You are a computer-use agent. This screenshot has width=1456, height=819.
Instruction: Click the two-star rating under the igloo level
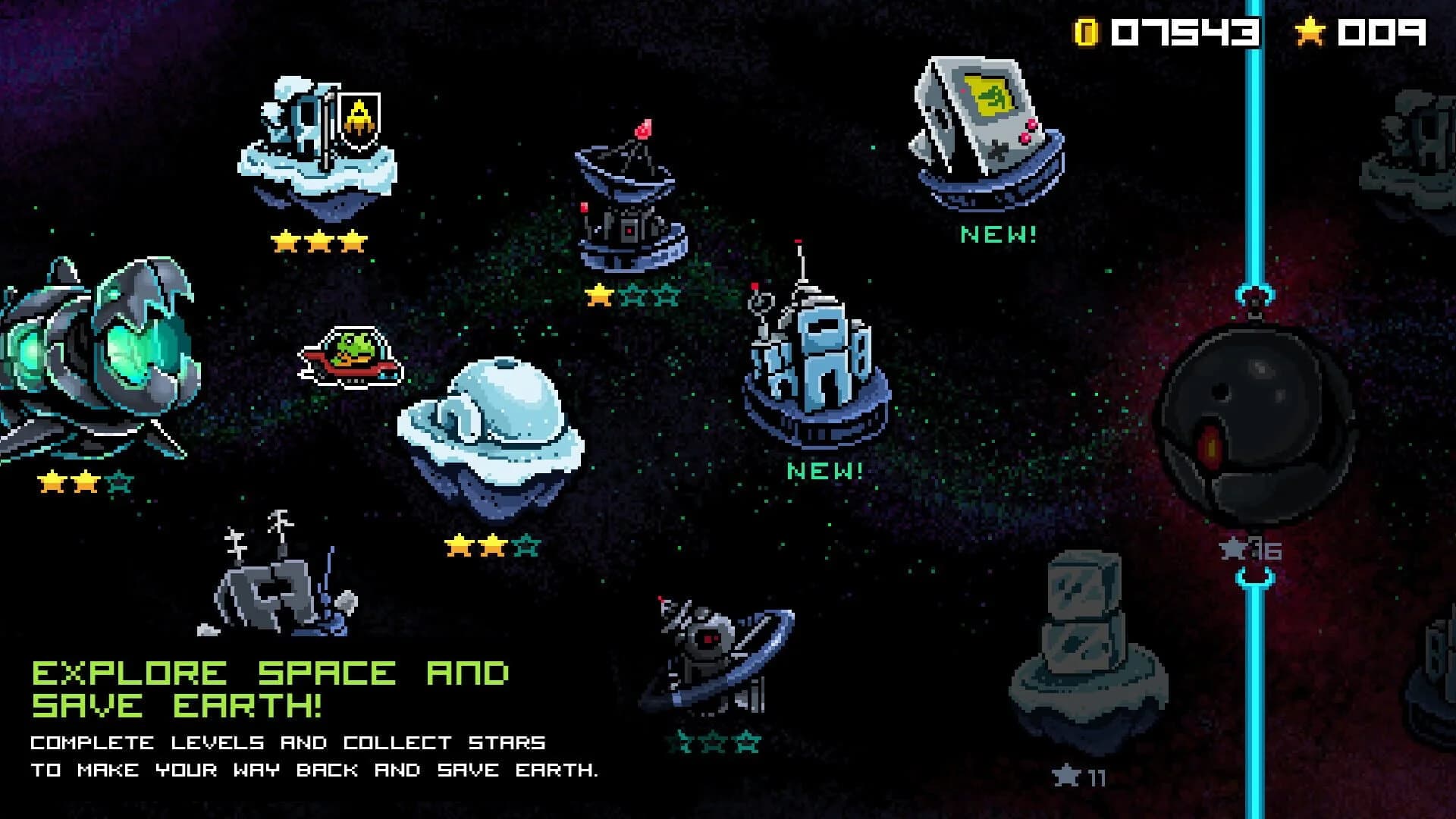(493, 542)
